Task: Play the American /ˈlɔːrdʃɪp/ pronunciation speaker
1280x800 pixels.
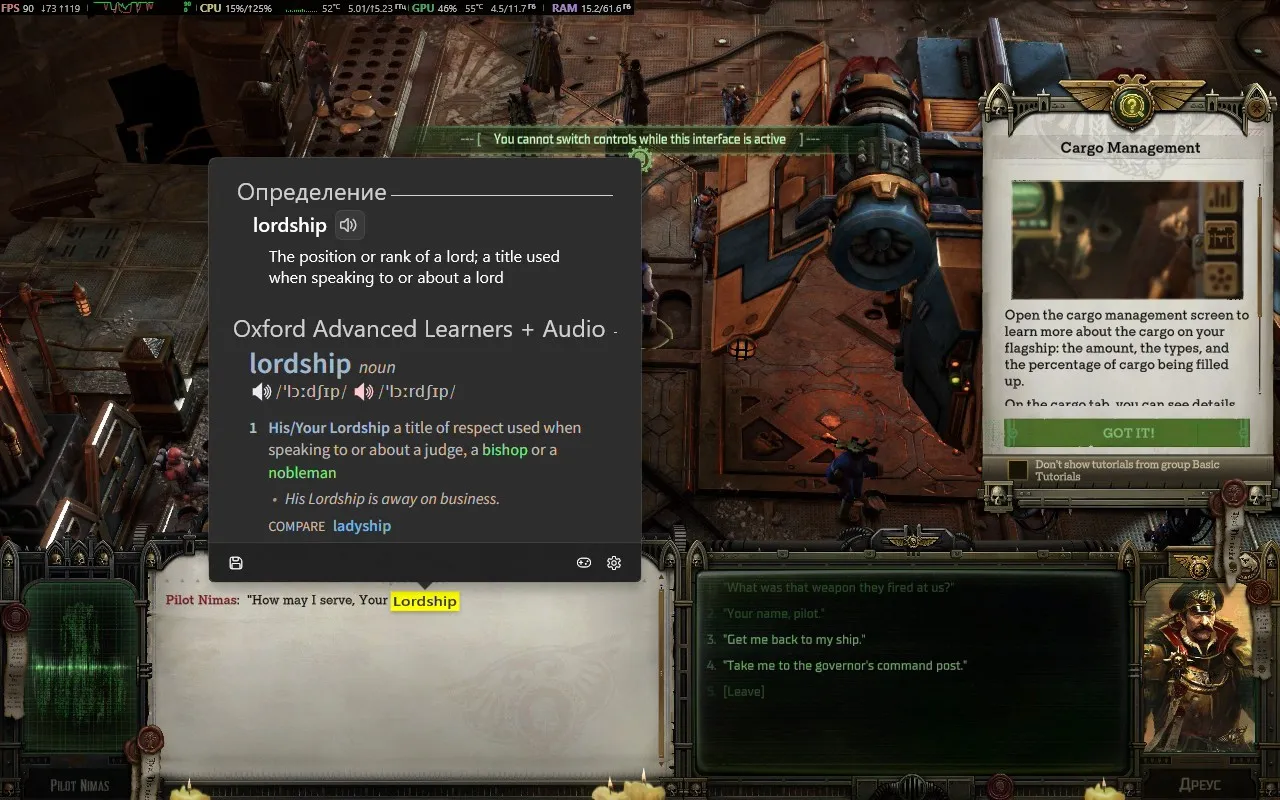Action: pos(364,391)
